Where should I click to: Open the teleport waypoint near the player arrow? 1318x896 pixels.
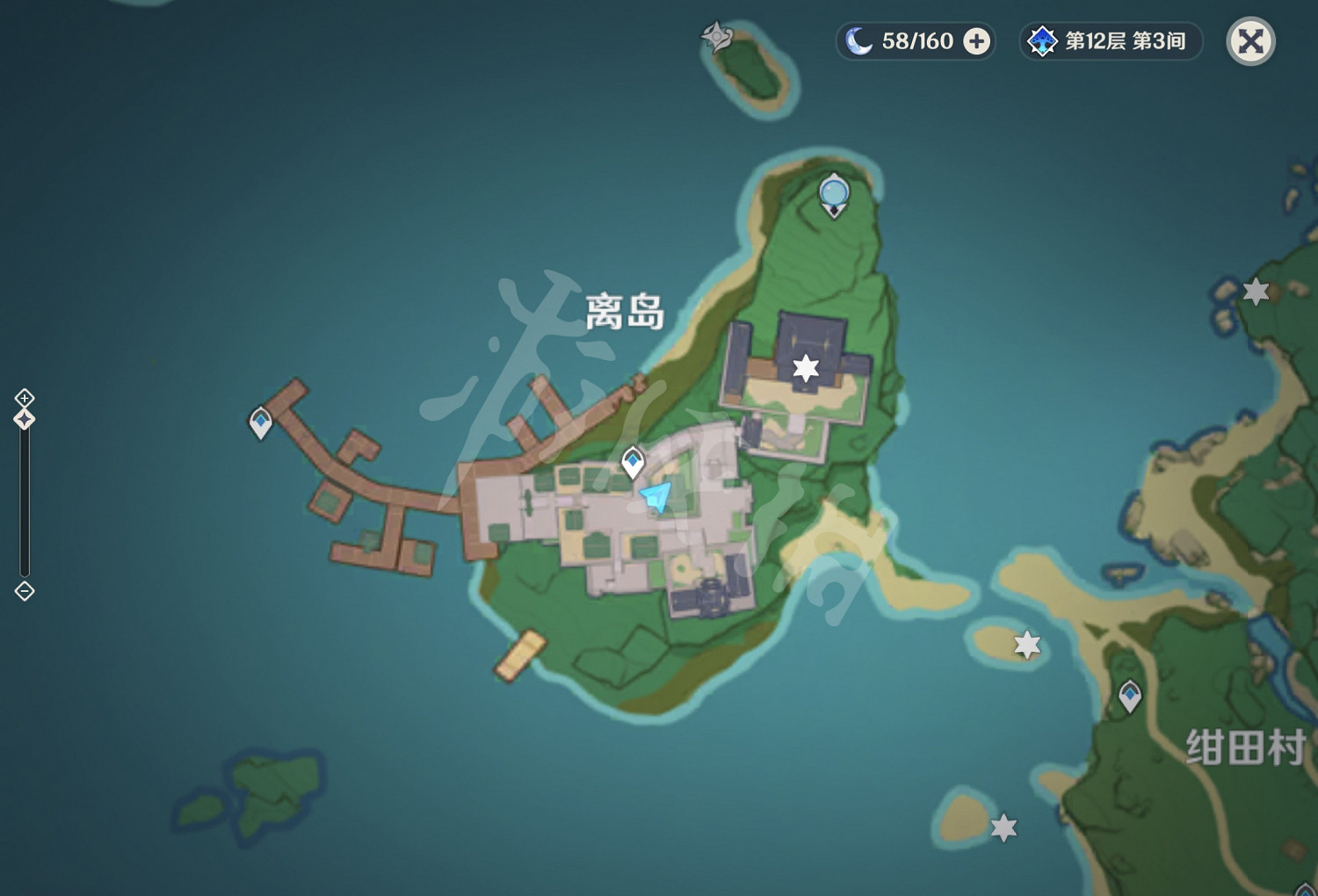coord(633,460)
